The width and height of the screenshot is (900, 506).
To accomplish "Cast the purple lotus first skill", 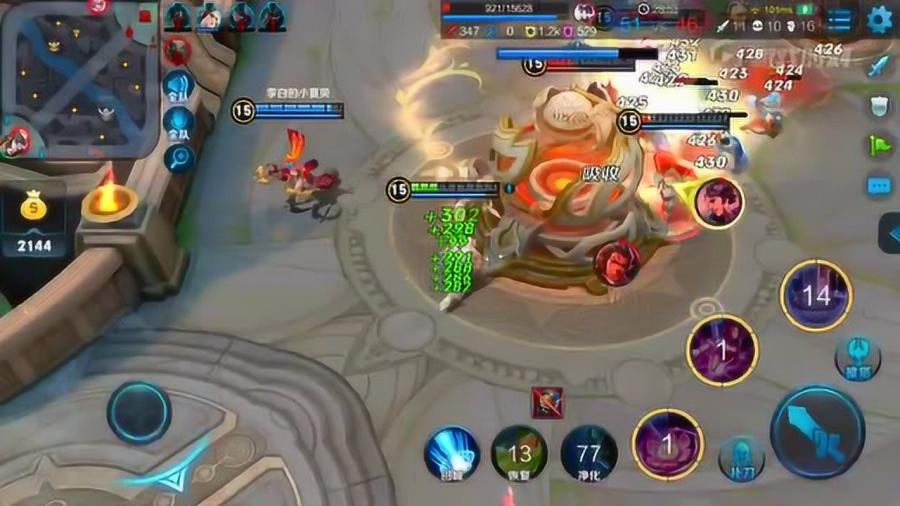I will point(667,443).
